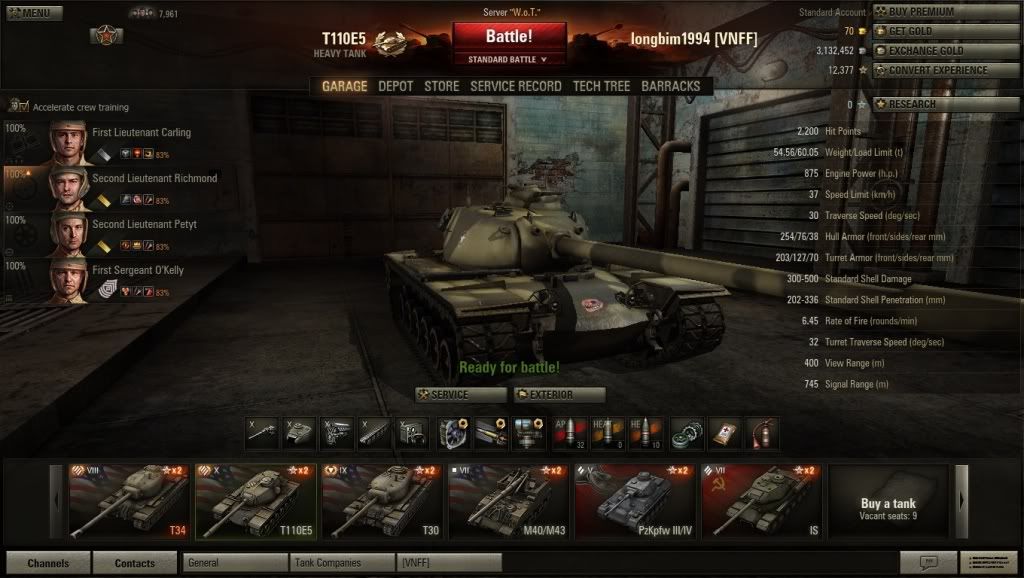The width and height of the screenshot is (1024, 578).
Task: Open the Store tab
Action: tap(441, 87)
